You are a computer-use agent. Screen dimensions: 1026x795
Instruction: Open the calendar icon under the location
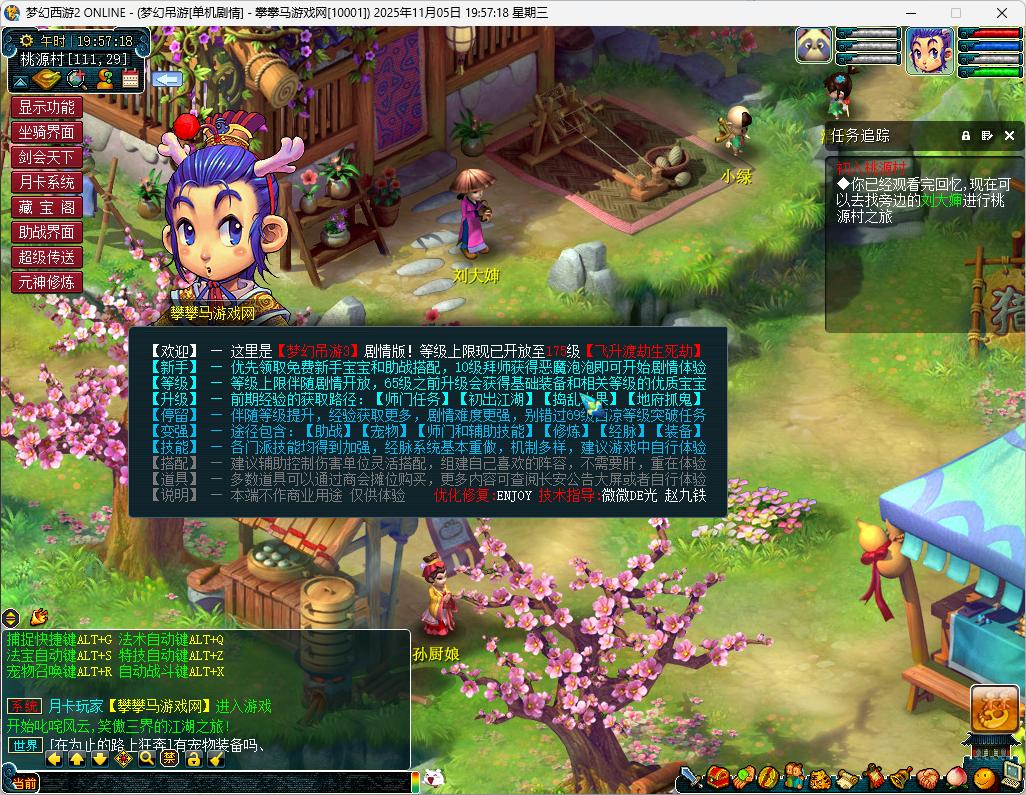pos(130,79)
